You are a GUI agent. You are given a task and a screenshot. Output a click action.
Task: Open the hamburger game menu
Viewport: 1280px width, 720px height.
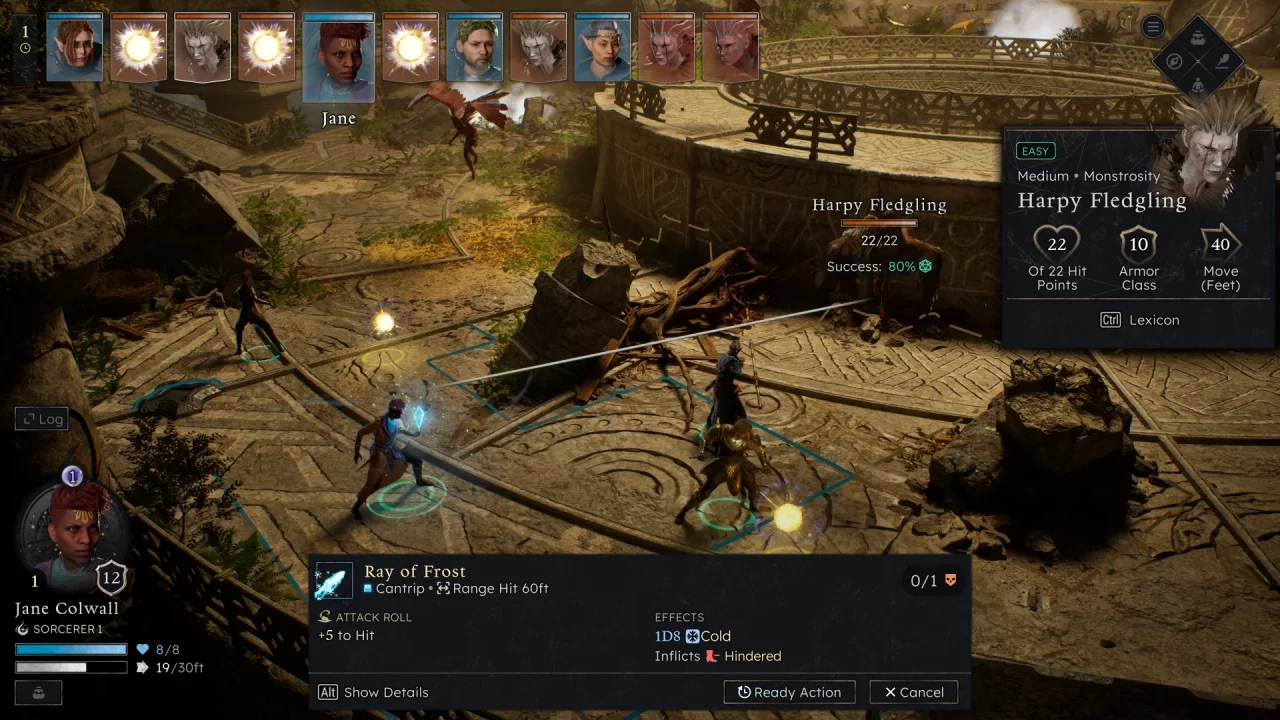pos(1153,26)
